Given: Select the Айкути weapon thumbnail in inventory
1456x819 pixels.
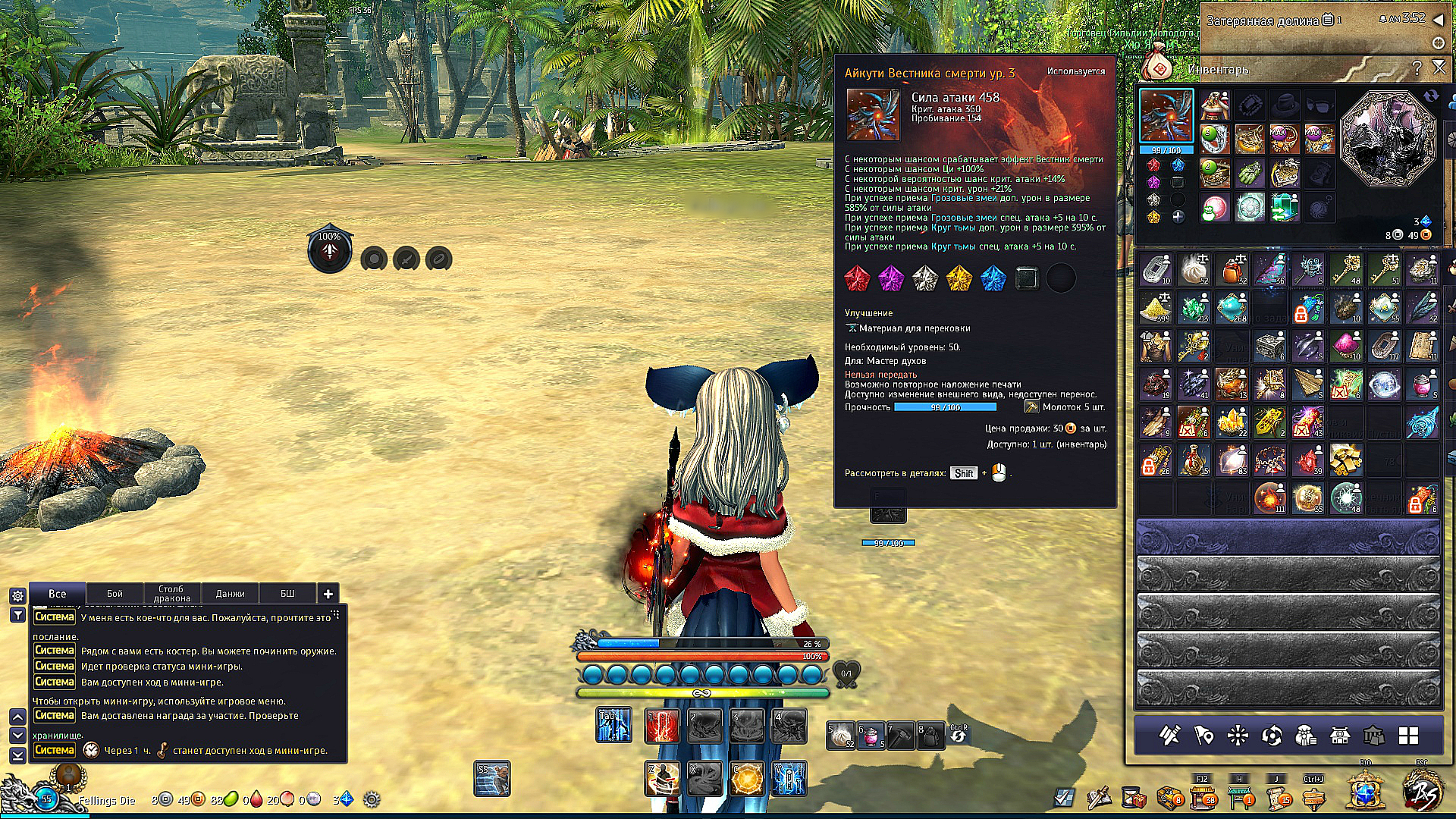Looking at the screenshot, I should point(1166,115).
